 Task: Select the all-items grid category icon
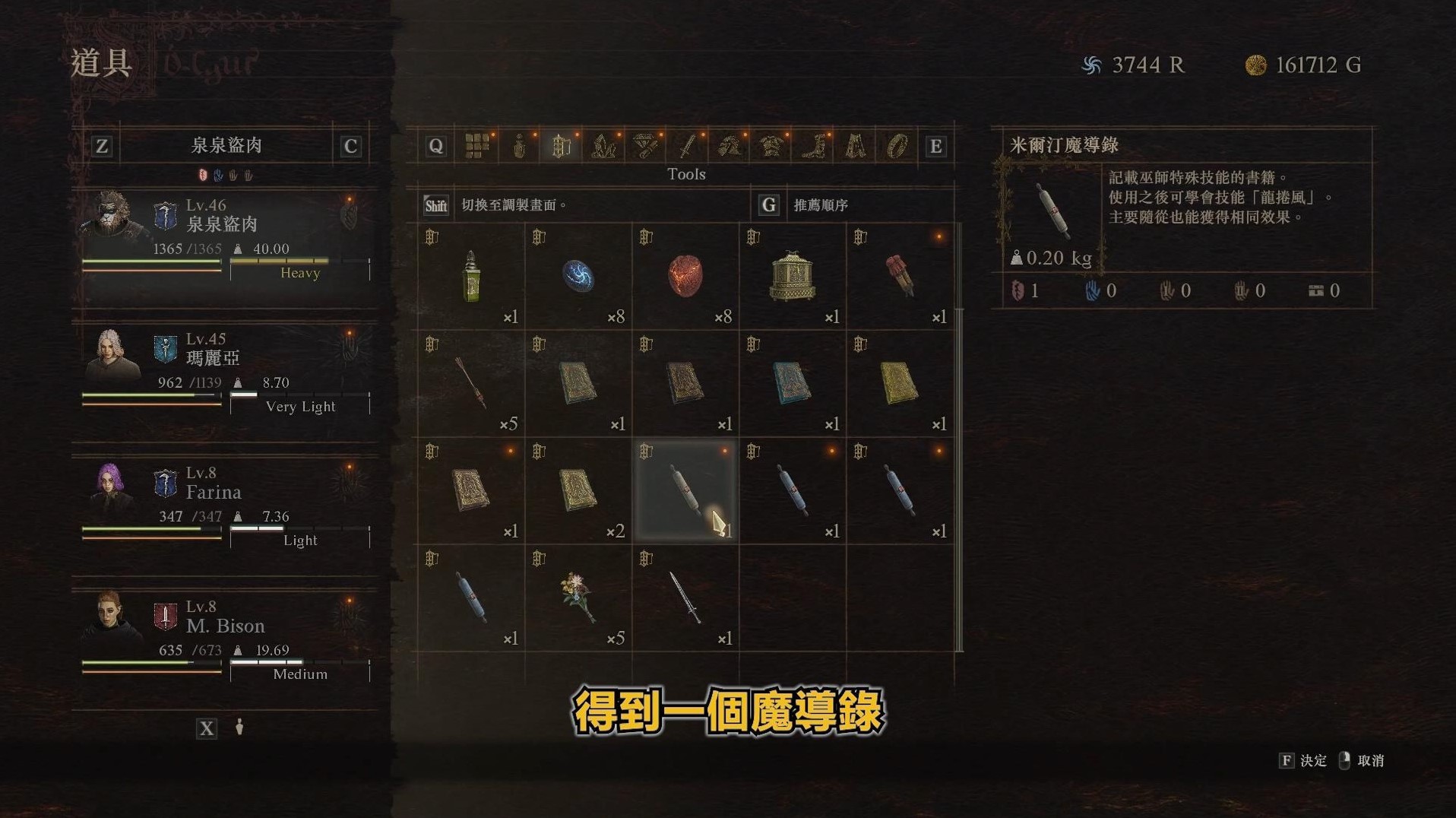tap(476, 146)
